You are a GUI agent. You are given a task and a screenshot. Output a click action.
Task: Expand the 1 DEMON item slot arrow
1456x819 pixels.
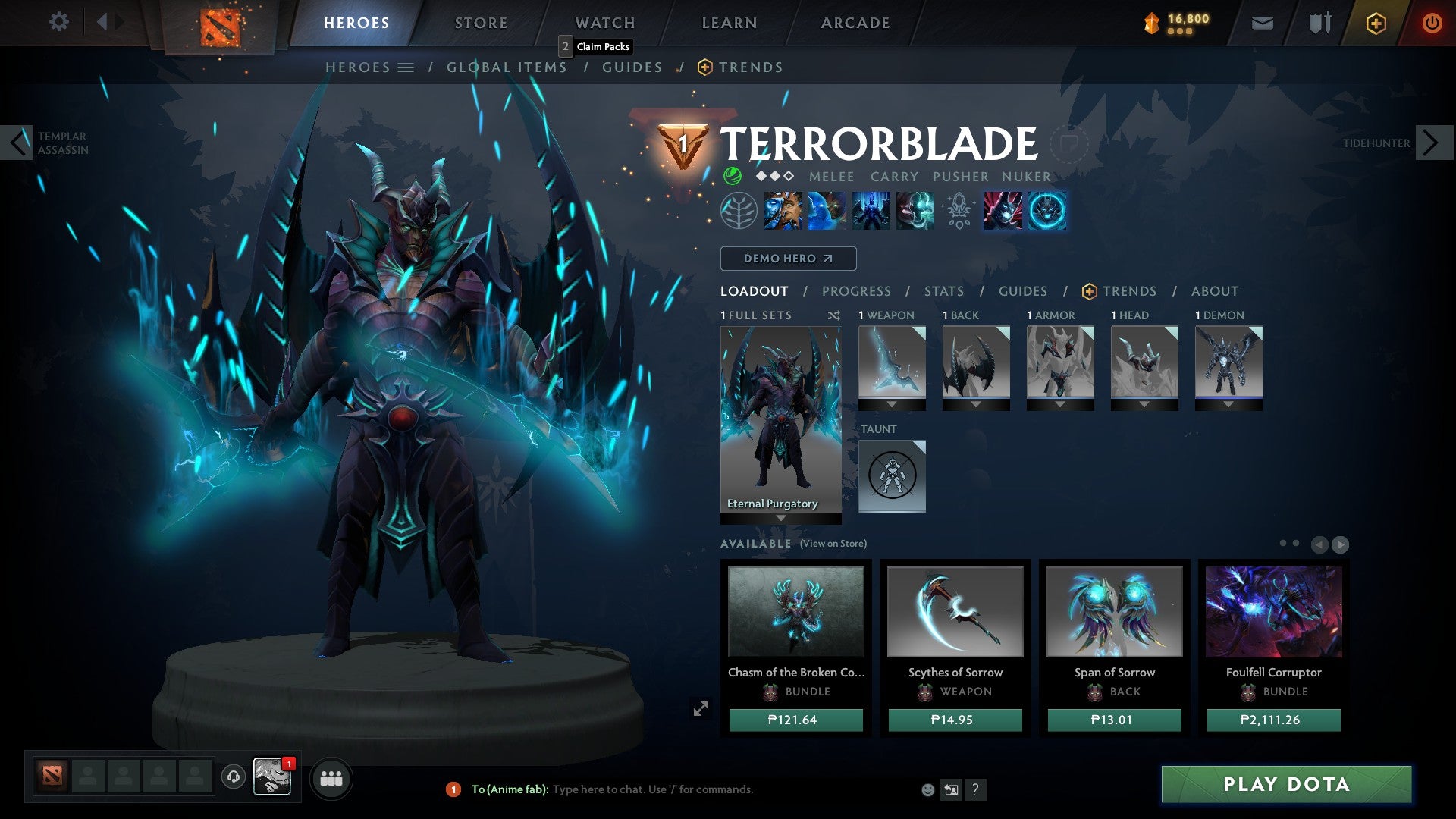(x=1228, y=404)
